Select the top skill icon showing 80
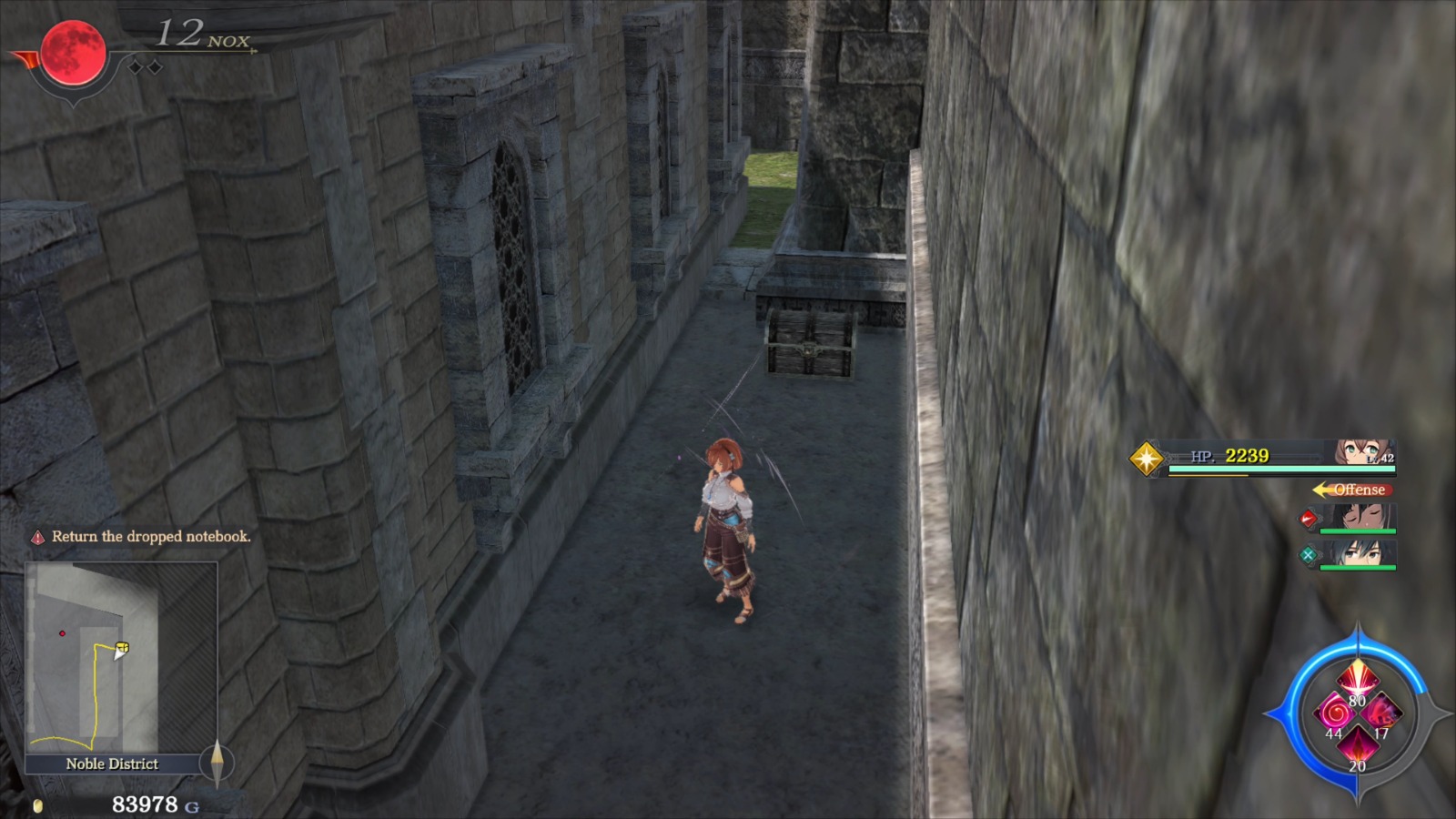 click(x=1358, y=679)
